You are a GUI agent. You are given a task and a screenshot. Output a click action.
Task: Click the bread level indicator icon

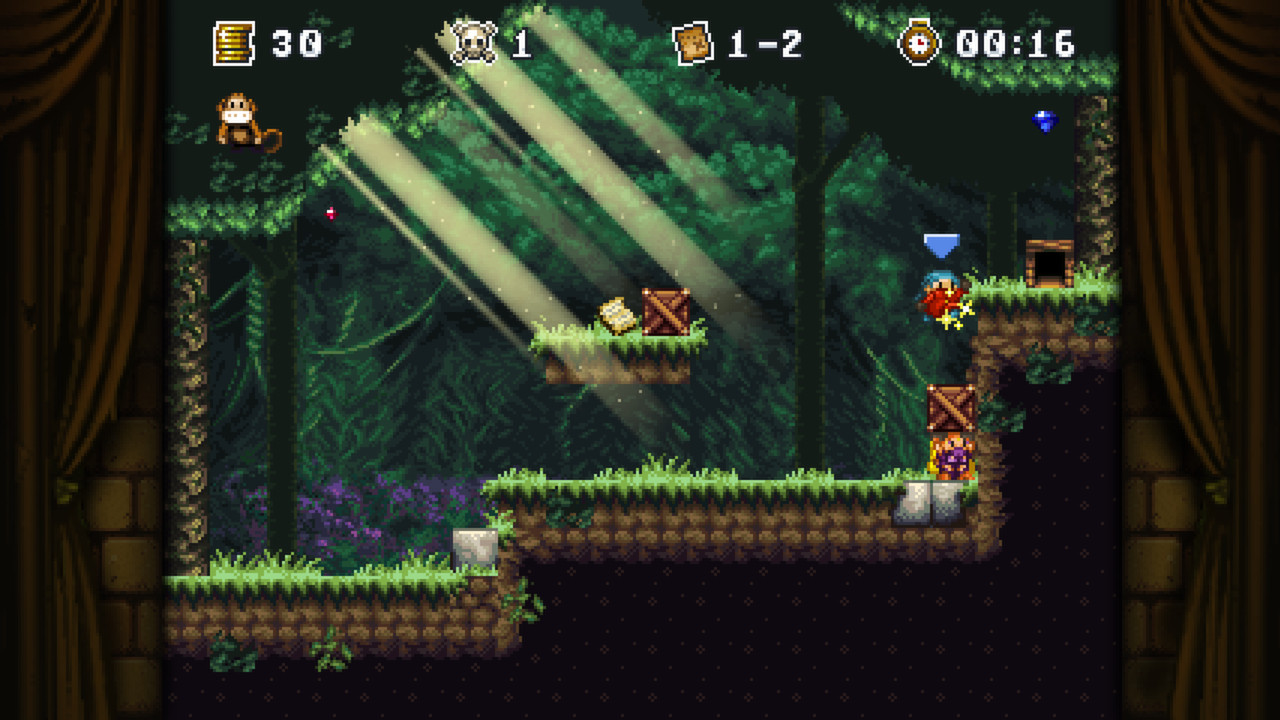691,41
